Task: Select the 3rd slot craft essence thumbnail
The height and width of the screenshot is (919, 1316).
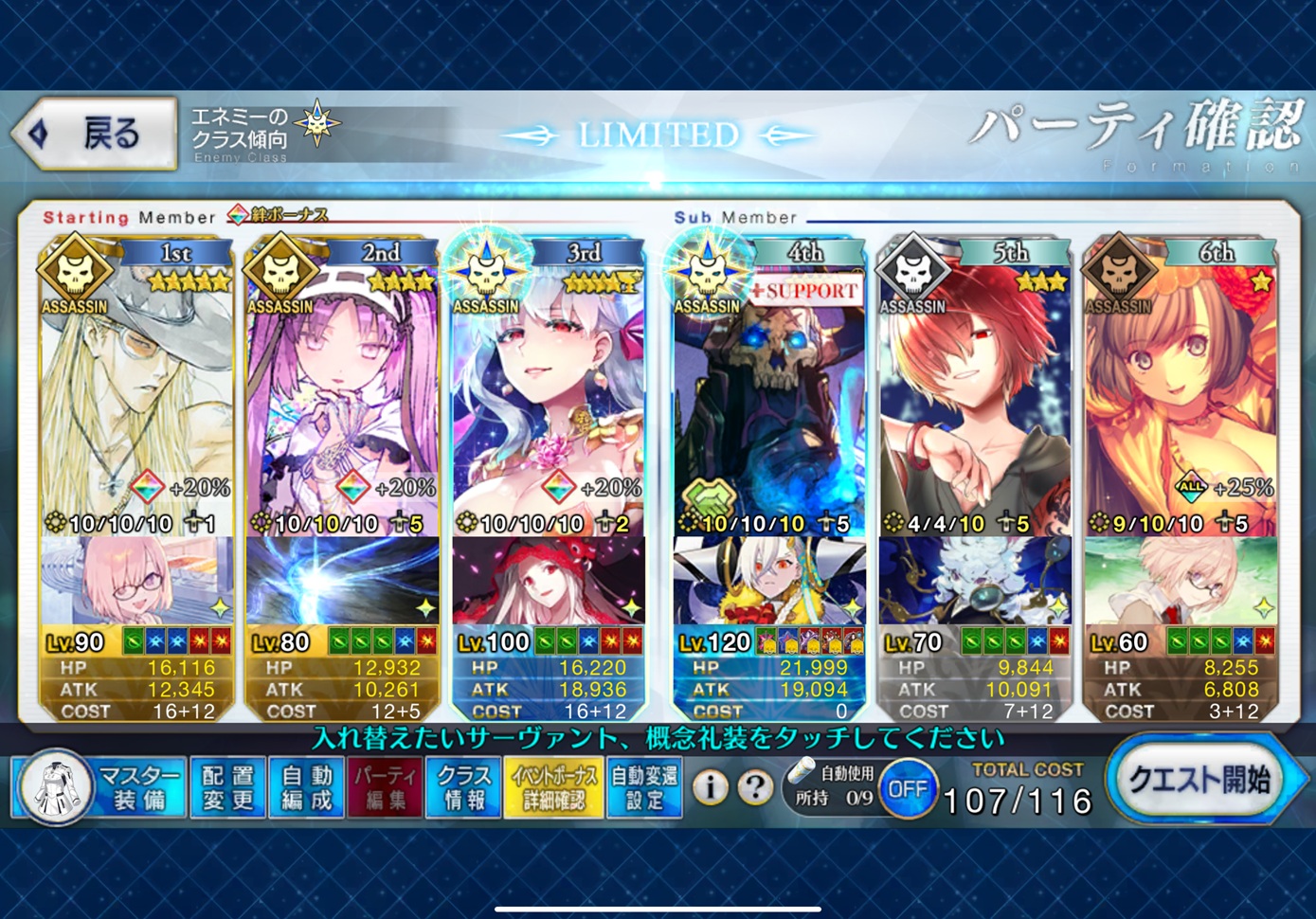Action: coord(549,580)
